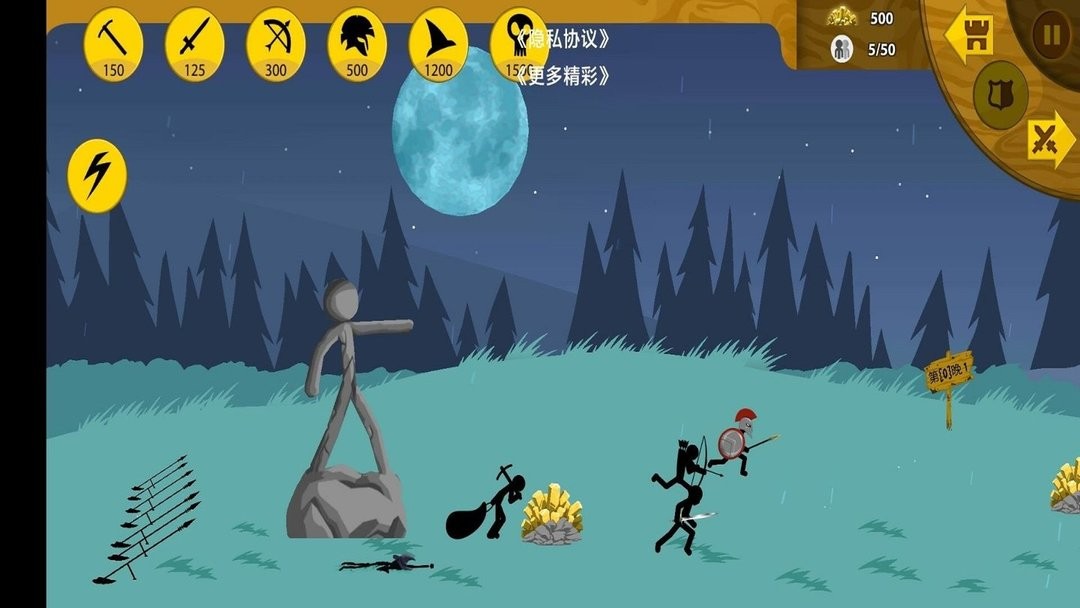Buy the Spartan helmet unit for 500
Screen dimensions: 1080x608
coord(356,44)
